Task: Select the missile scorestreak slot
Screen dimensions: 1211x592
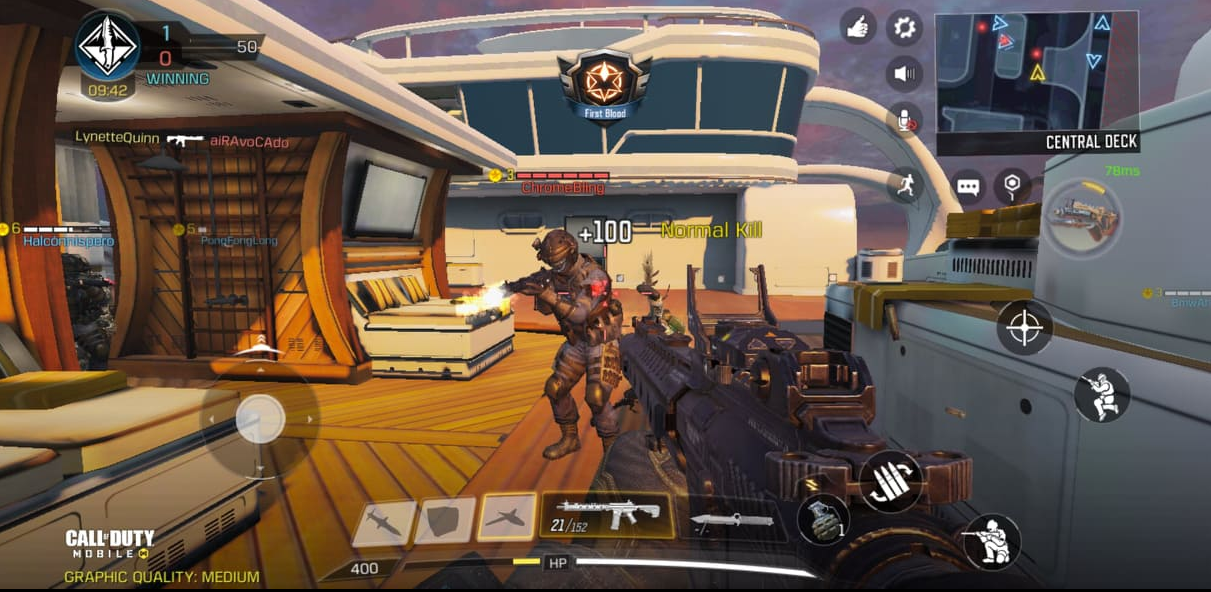Action: click(383, 521)
